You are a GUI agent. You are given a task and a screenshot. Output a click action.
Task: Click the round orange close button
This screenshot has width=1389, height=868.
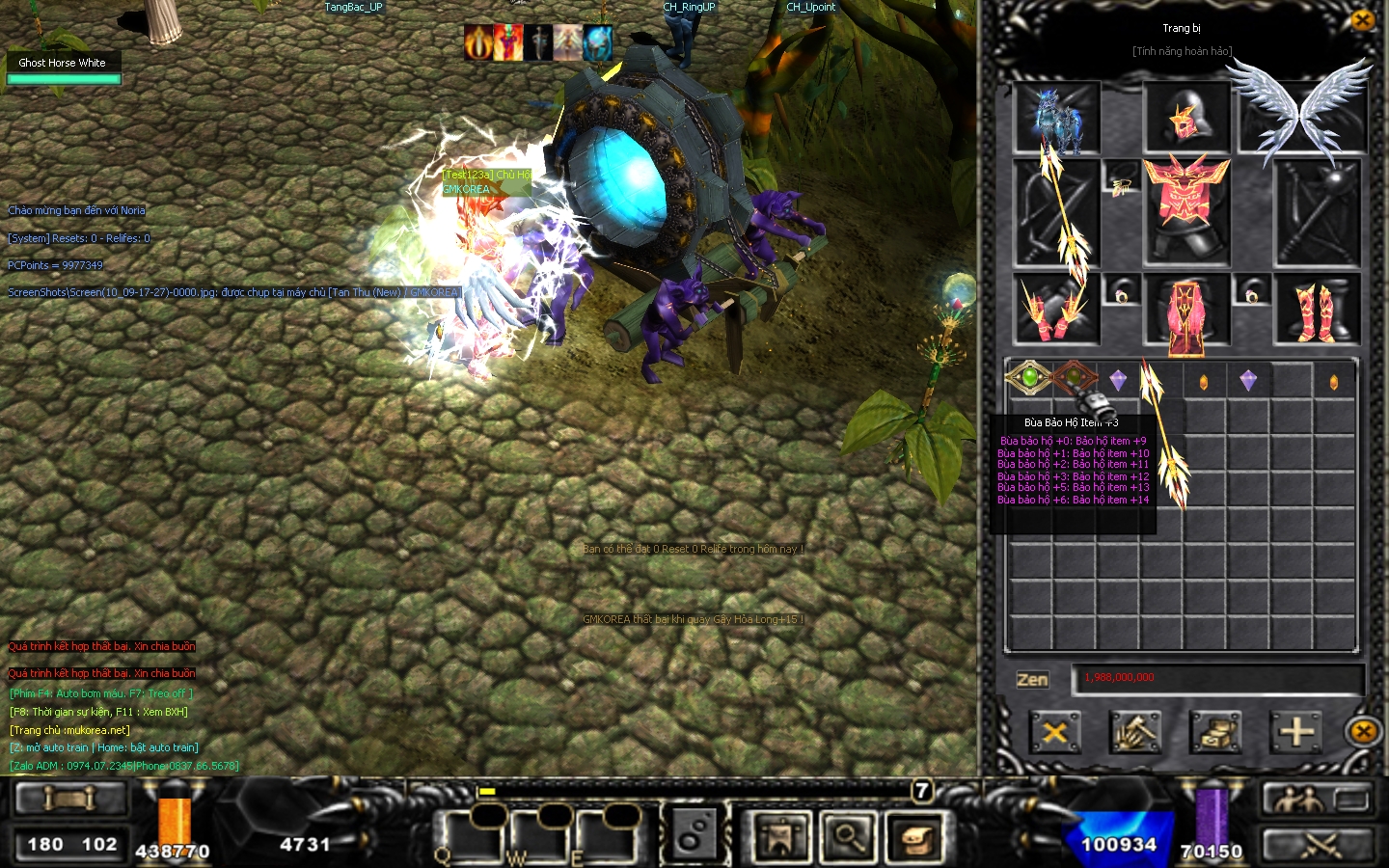pos(1363,732)
